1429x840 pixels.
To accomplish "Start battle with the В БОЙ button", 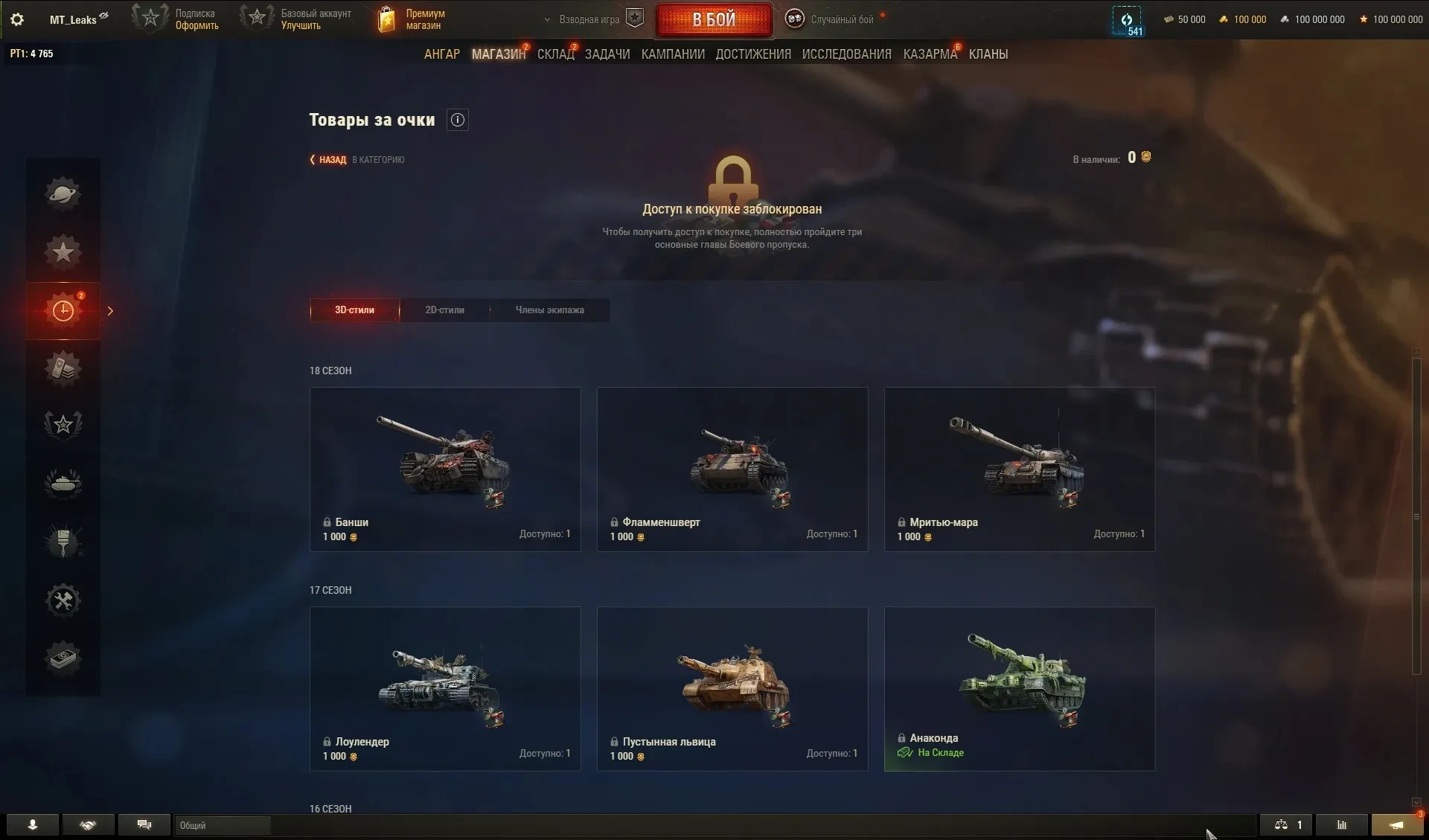I will click(x=714, y=19).
